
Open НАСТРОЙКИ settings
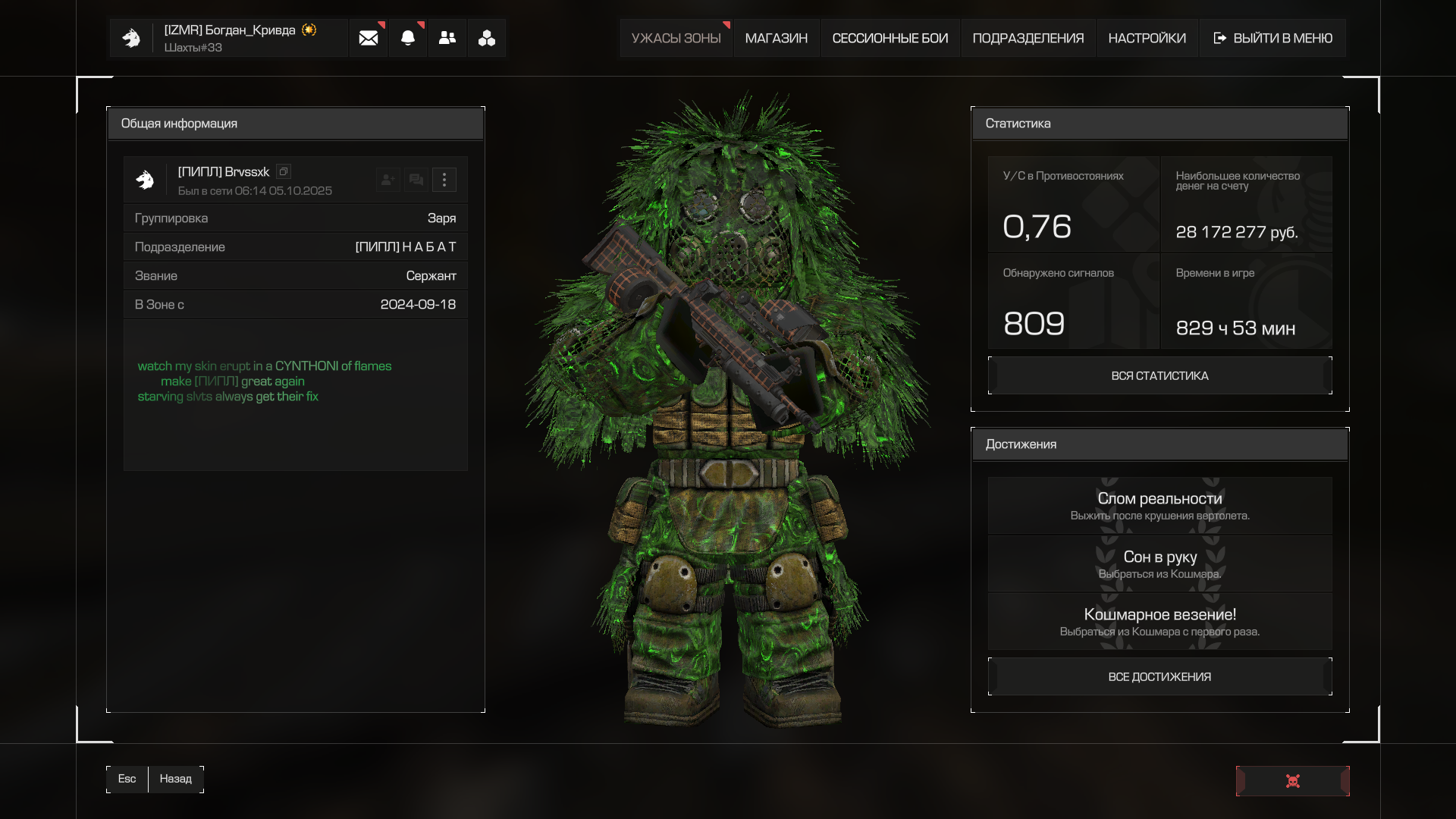1147,38
